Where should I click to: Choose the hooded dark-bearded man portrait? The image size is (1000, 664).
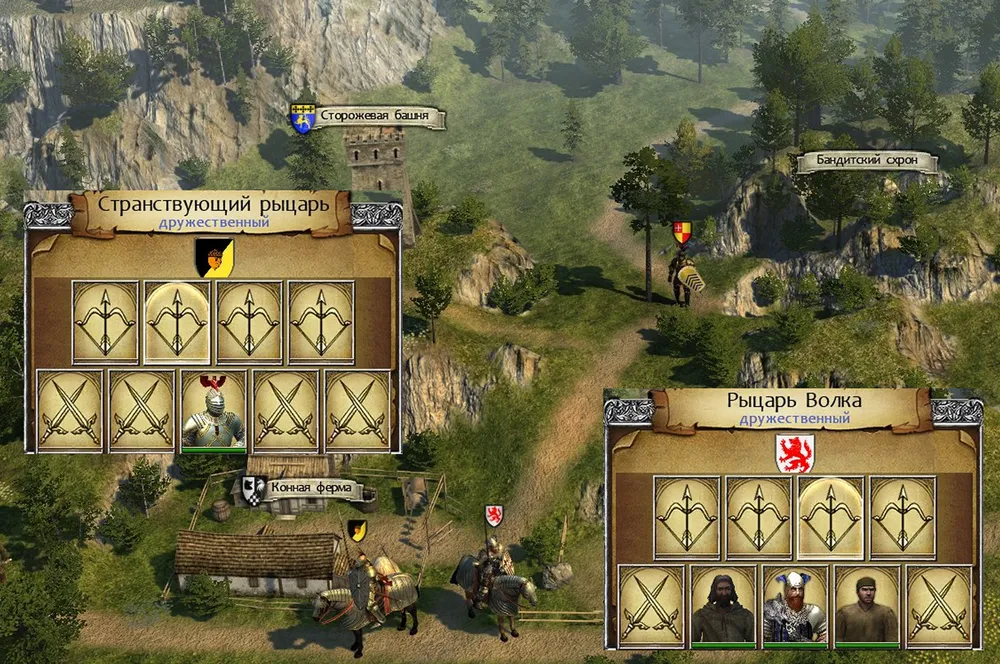coord(723,605)
